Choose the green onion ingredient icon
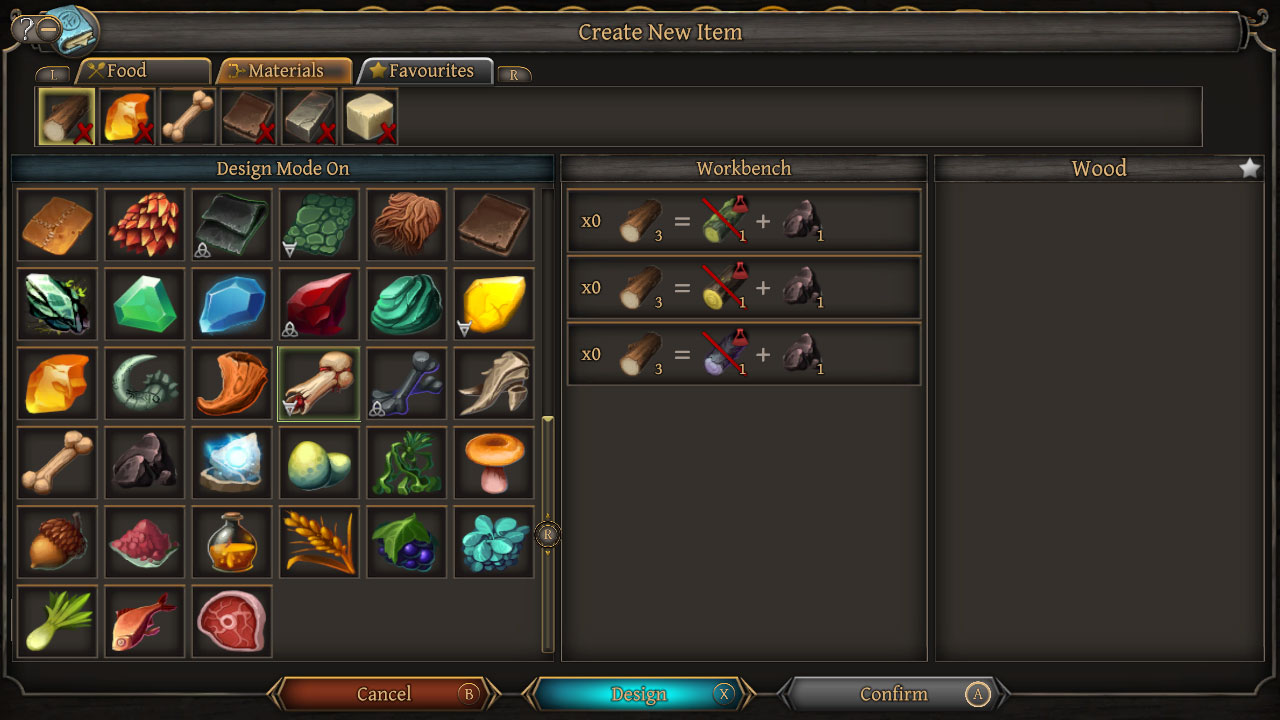 57,622
